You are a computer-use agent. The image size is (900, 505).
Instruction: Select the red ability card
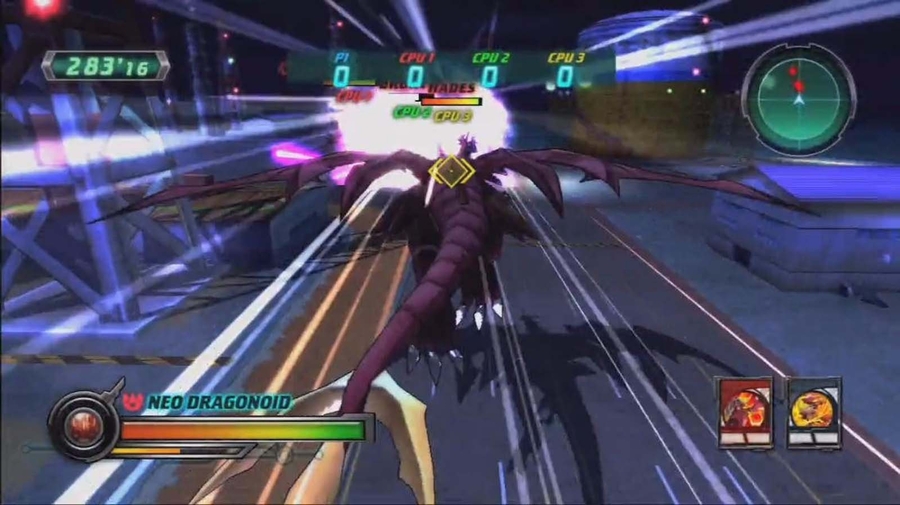coord(745,411)
